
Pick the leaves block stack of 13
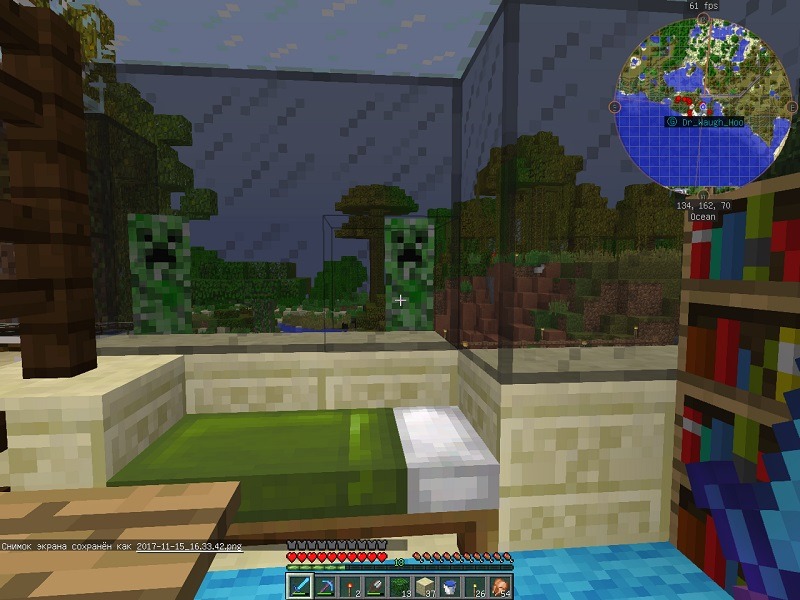pyautogui.click(x=399, y=585)
